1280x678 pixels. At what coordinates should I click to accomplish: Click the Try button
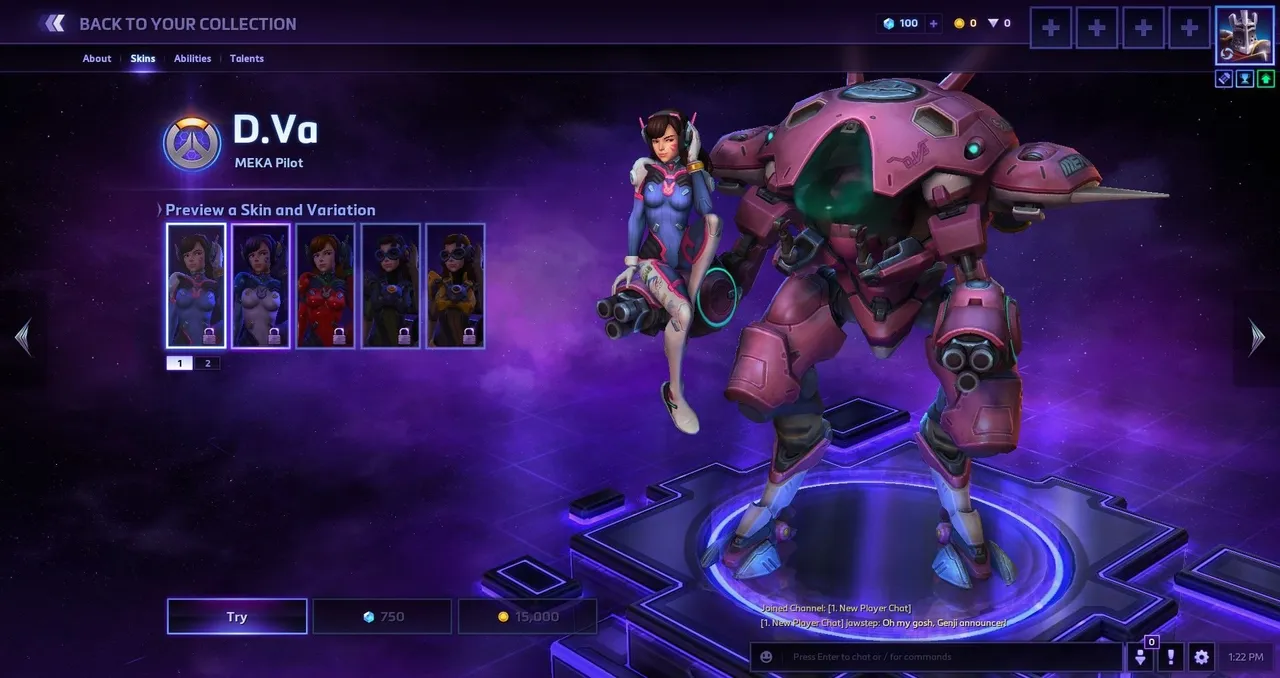point(237,616)
